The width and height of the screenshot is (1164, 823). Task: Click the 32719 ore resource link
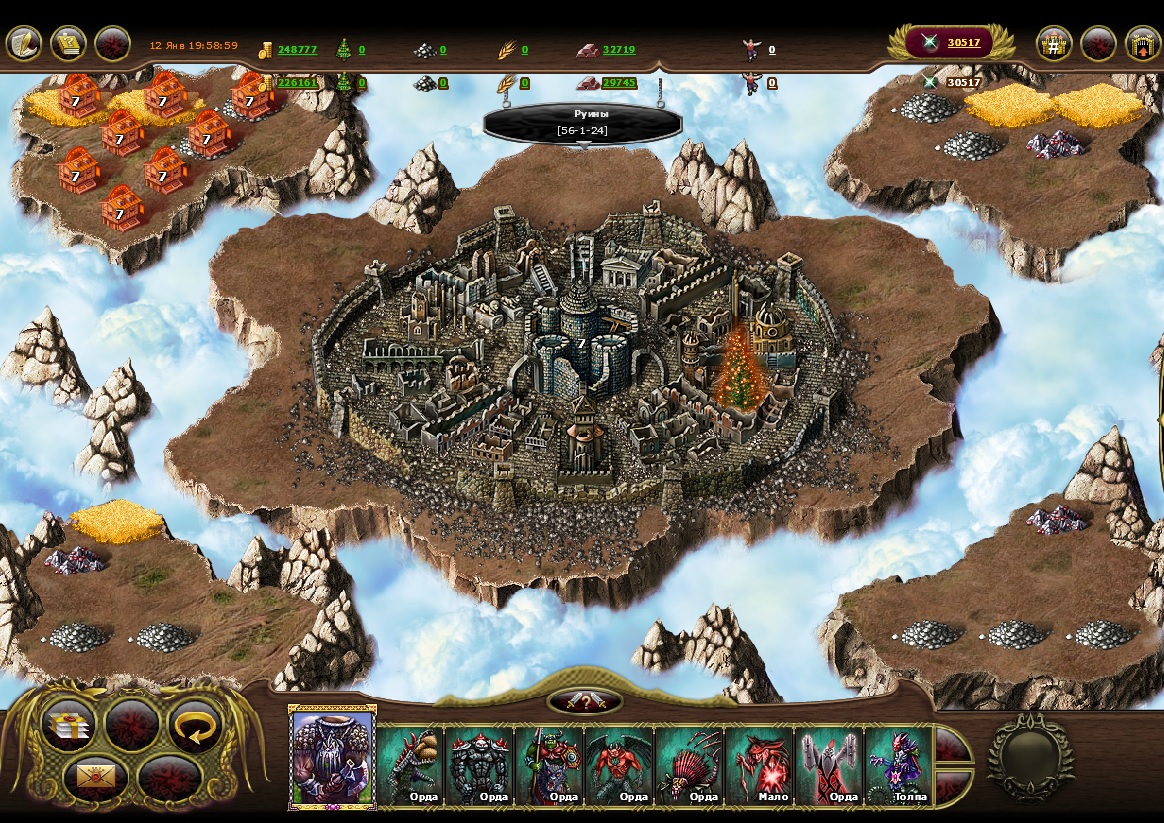click(x=618, y=49)
